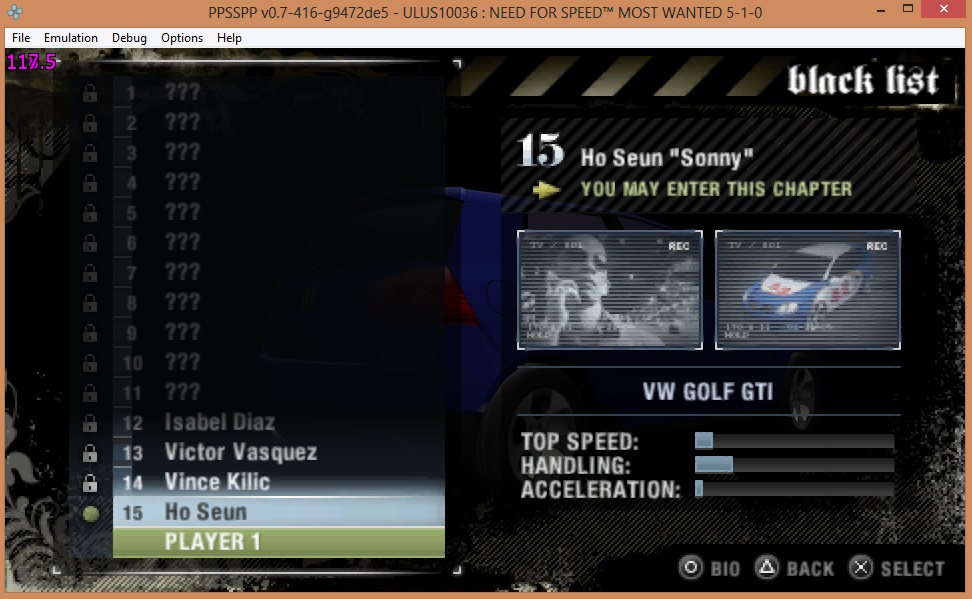Open the File menu
This screenshot has width=972, height=599.
21,38
